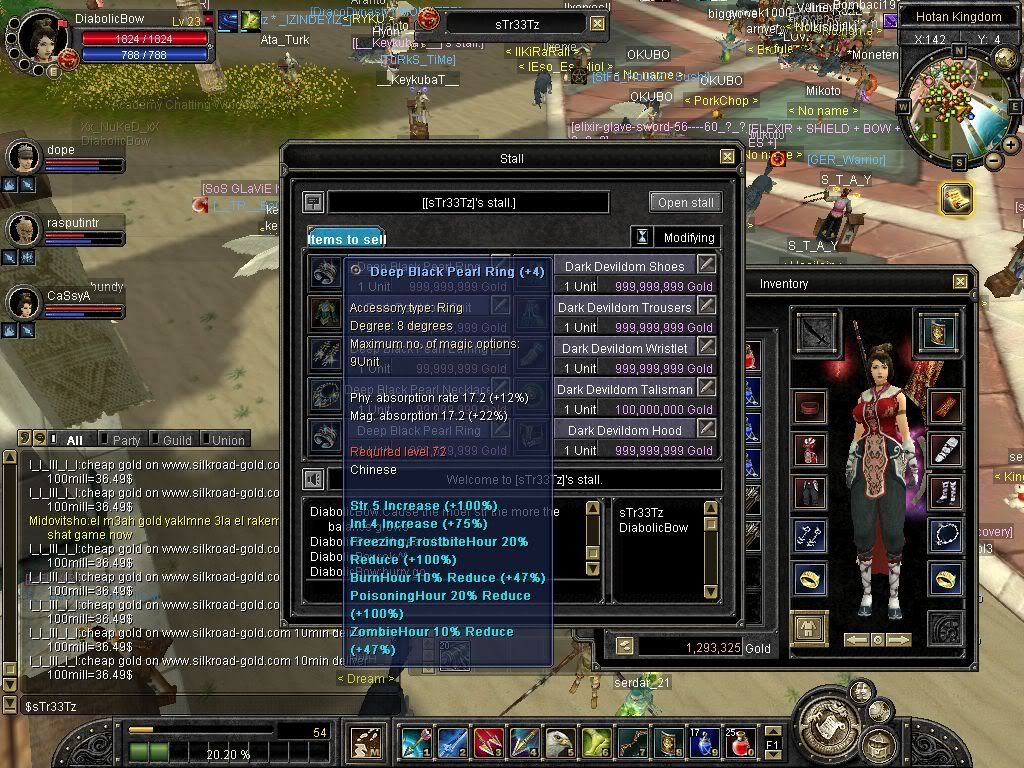Select the Dark Devildom Talisman listing
The height and width of the screenshot is (768, 1024).
pyautogui.click(x=624, y=390)
